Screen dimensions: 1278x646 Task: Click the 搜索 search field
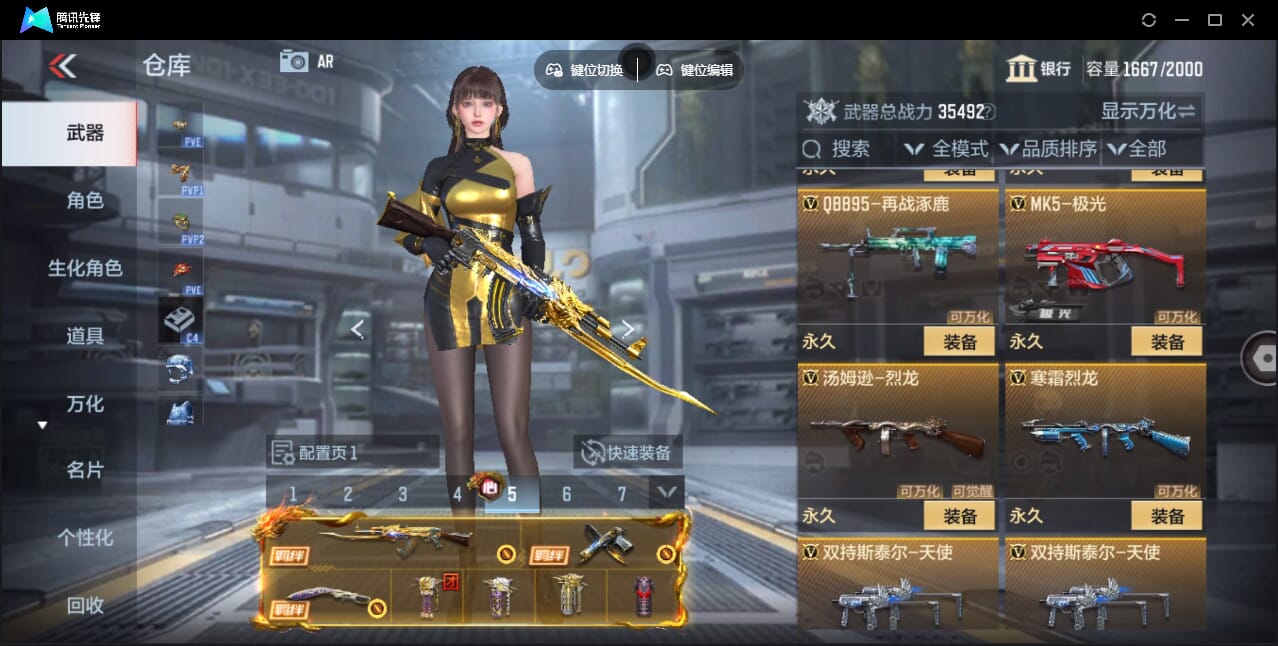tap(850, 149)
